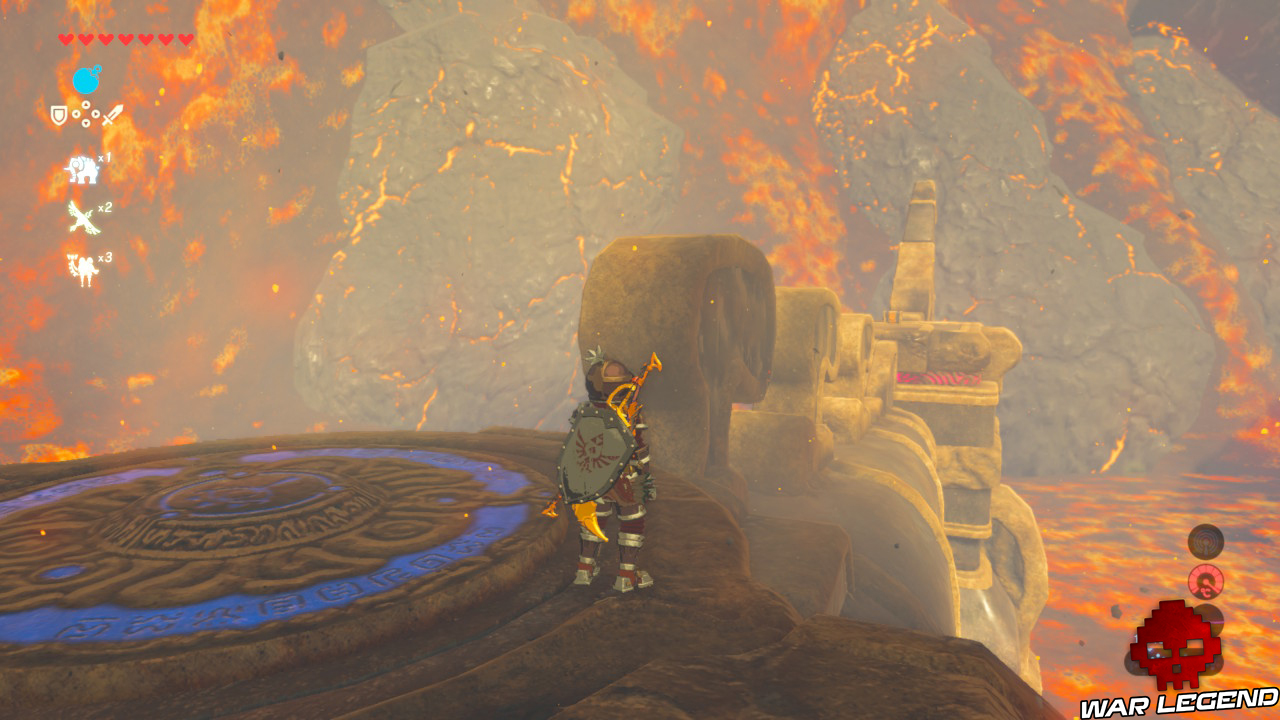Expand the x1 counter beside the elephant icon

coord(104,157)
